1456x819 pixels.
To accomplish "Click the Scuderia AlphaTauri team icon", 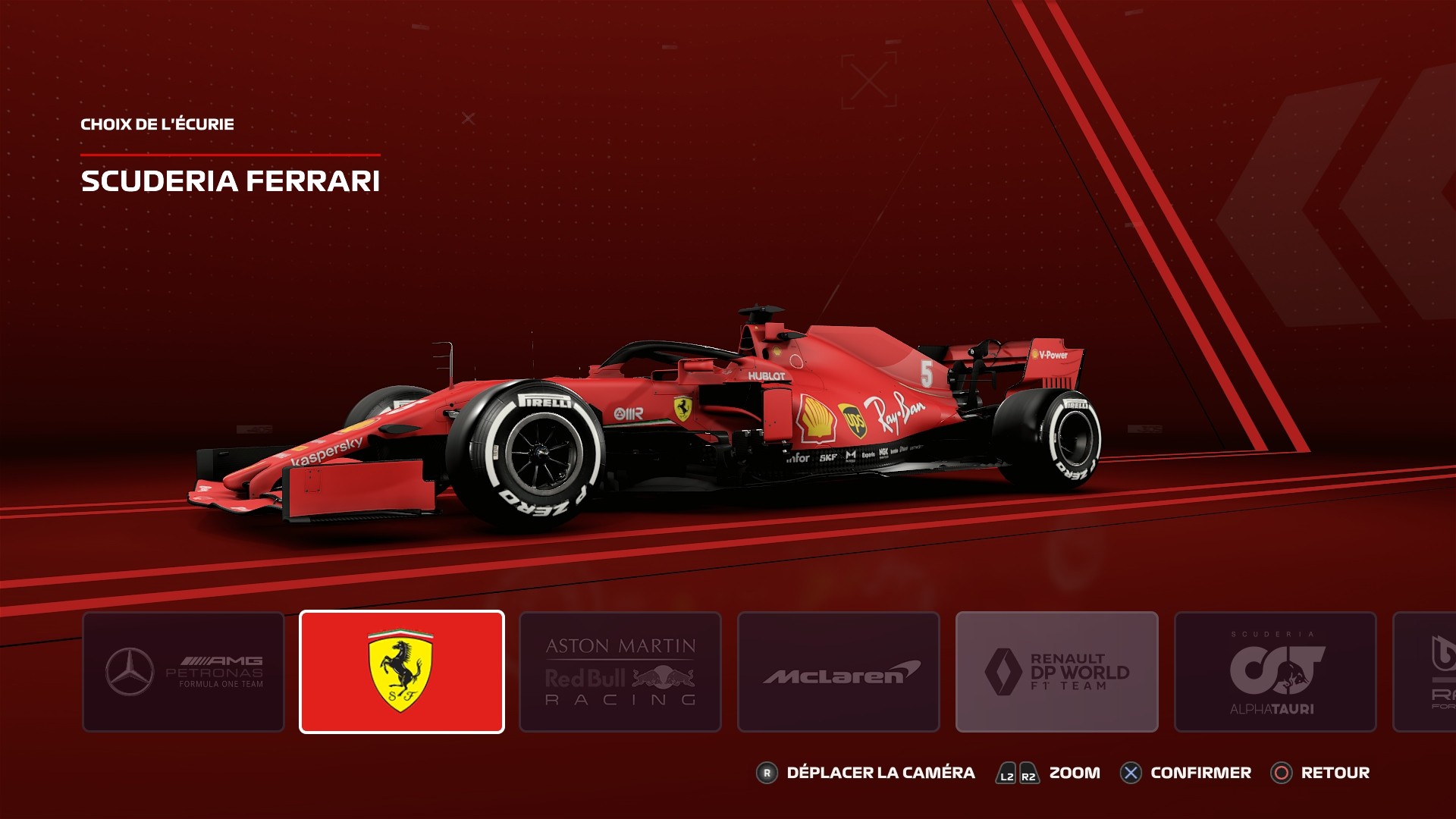I will tap(1275, 672).
